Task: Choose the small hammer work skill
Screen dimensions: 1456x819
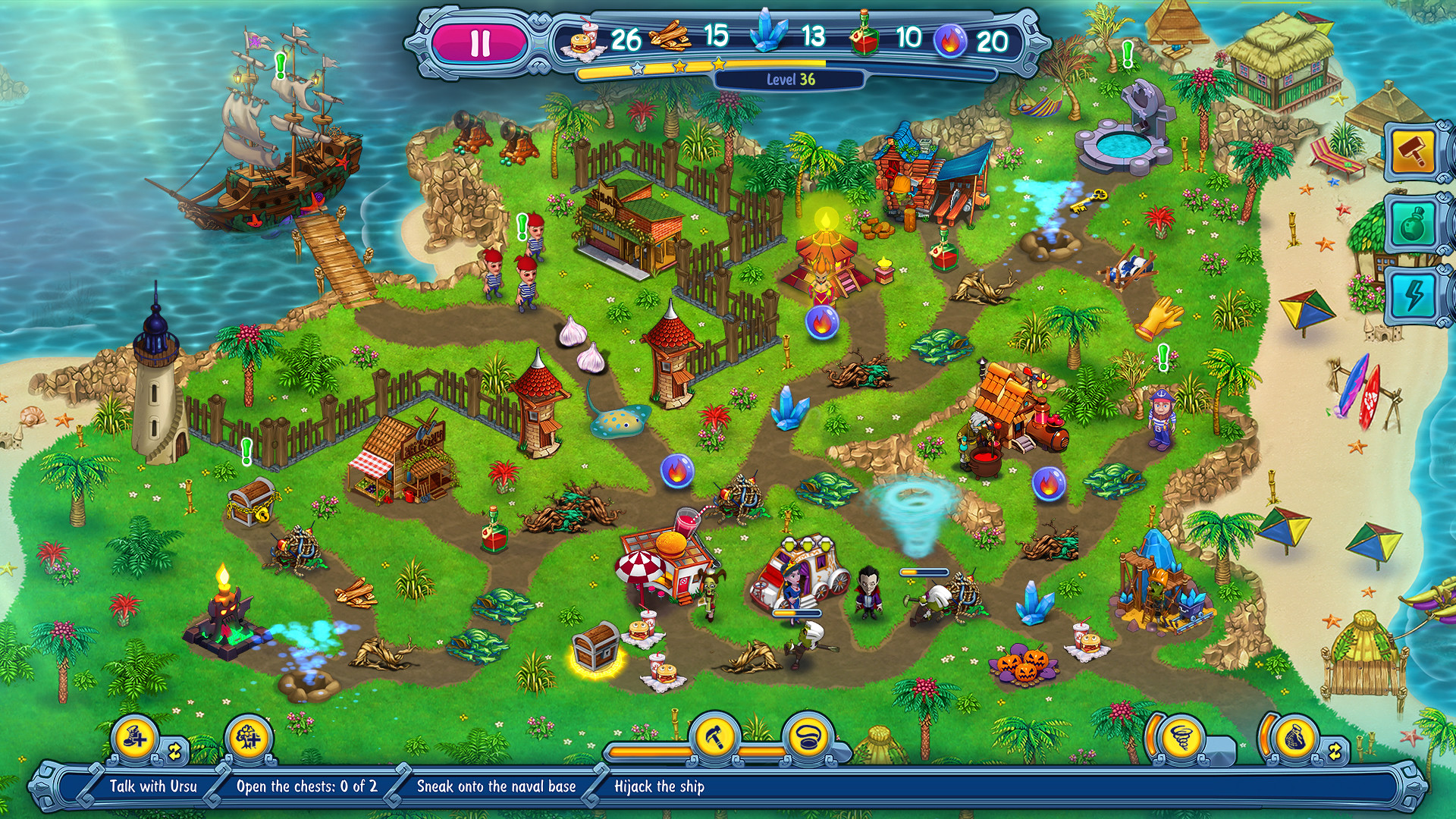Action: (717, 736)
